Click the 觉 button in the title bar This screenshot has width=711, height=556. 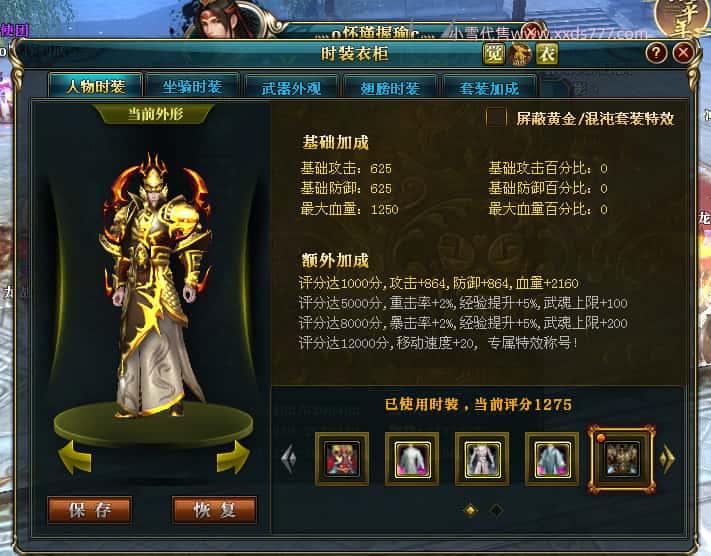[x=493, y=53]
